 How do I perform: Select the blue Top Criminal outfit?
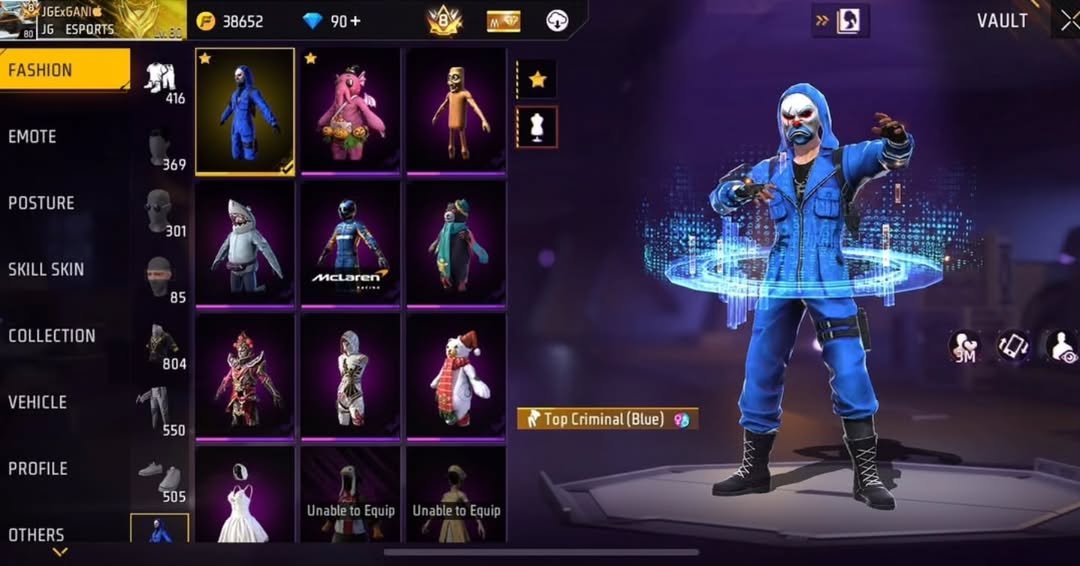tap(245, 111)
